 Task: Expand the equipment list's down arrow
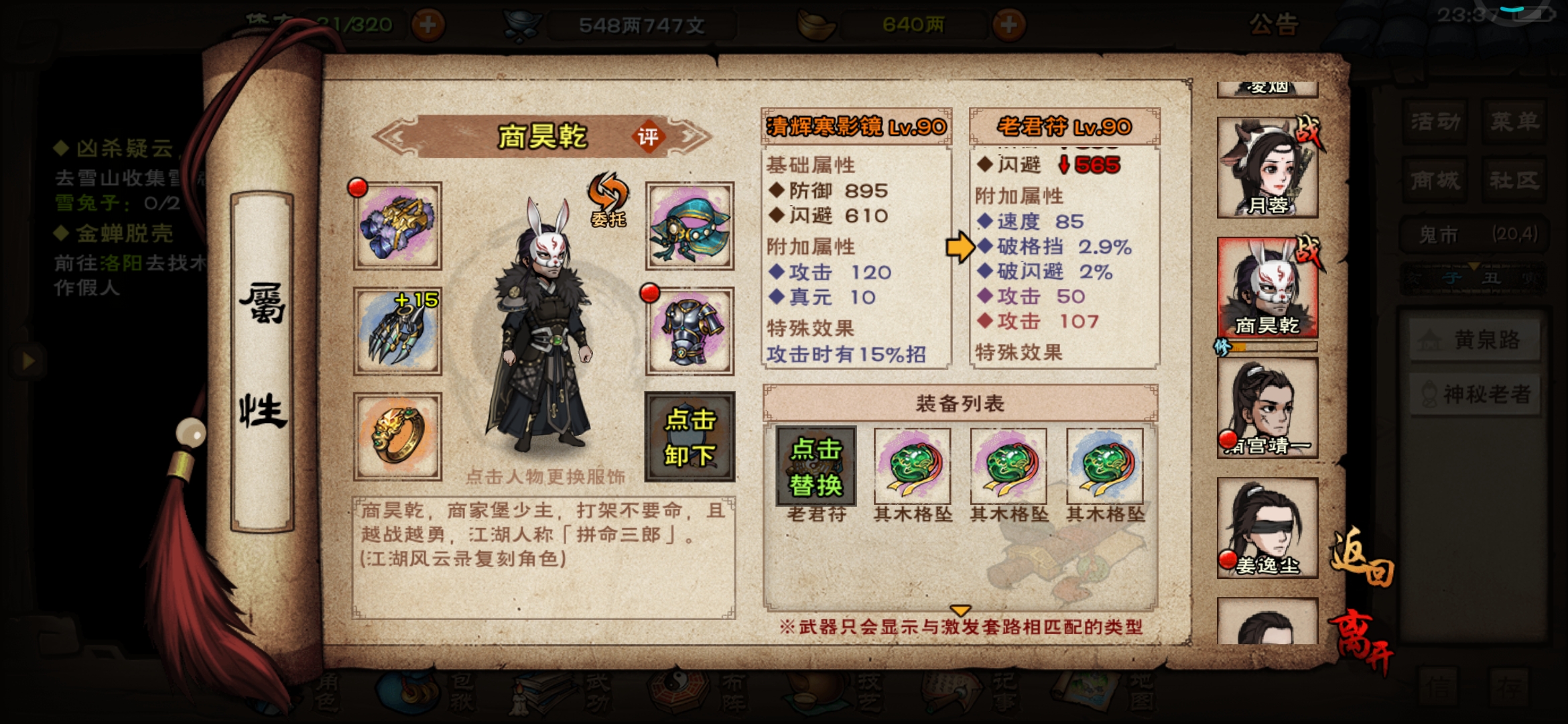[x=960, y=611]
